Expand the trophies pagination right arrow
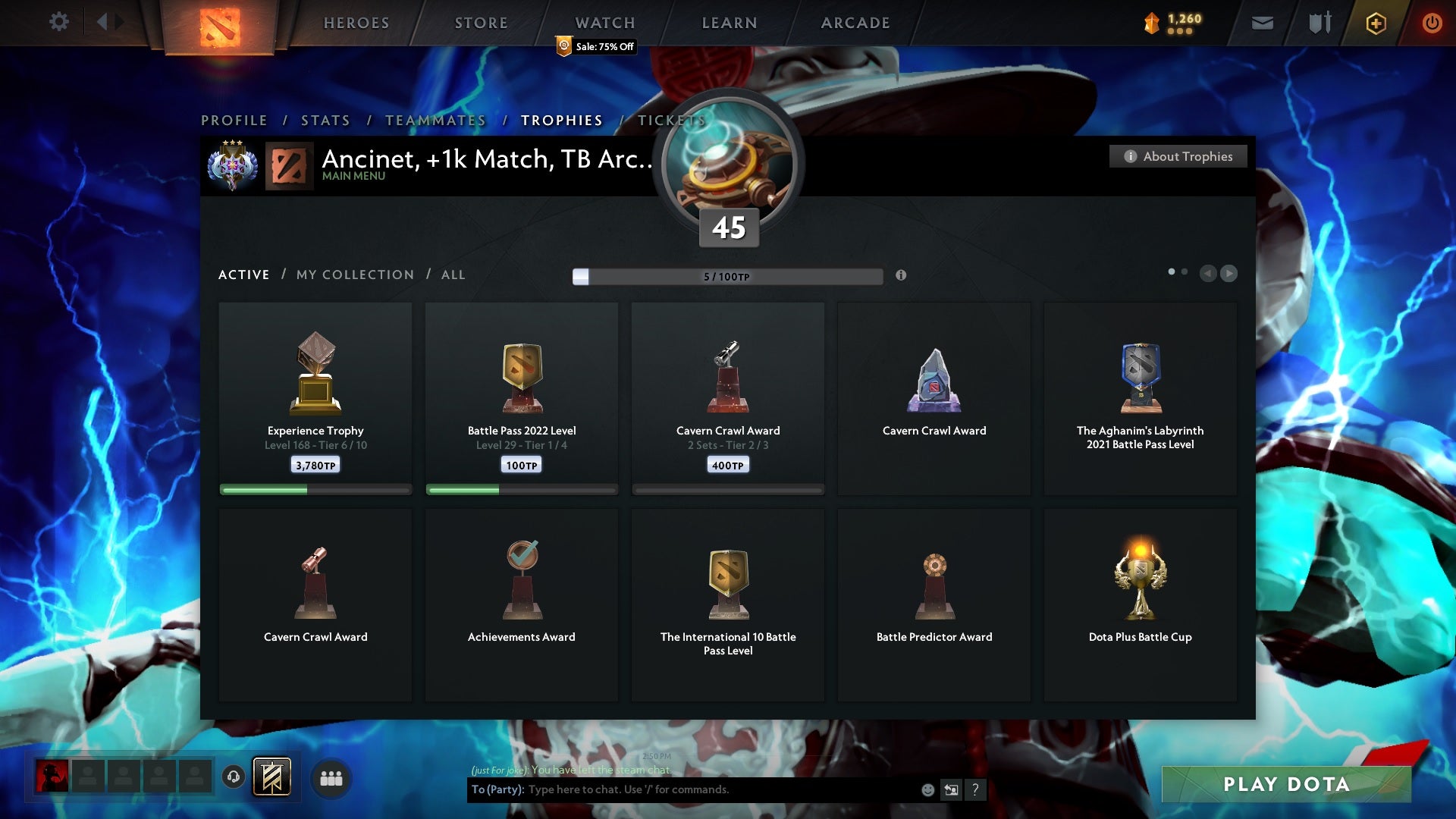1456x819 pixels. (x=1229, y=274)
